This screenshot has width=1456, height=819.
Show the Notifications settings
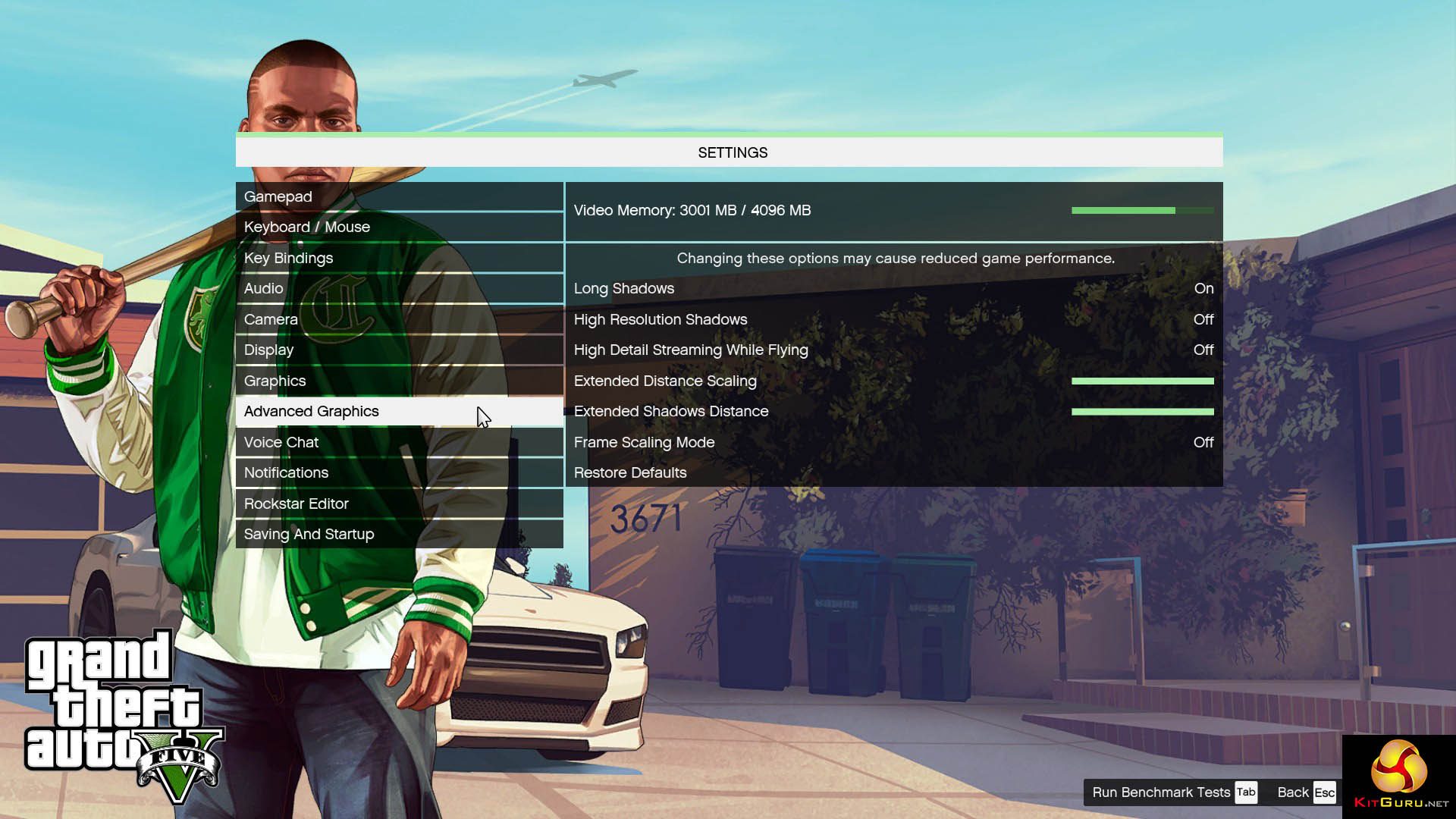[x=399, y=472]
